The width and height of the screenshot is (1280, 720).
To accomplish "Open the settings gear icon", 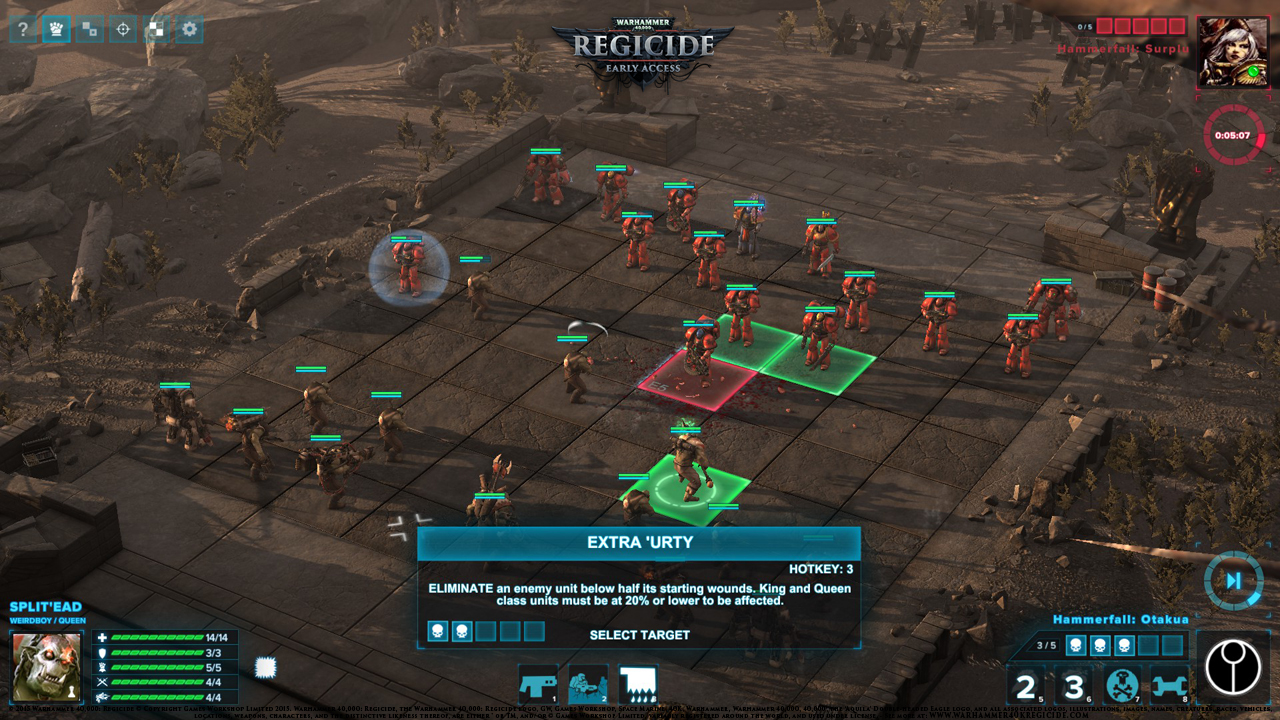I will (188, 29).
